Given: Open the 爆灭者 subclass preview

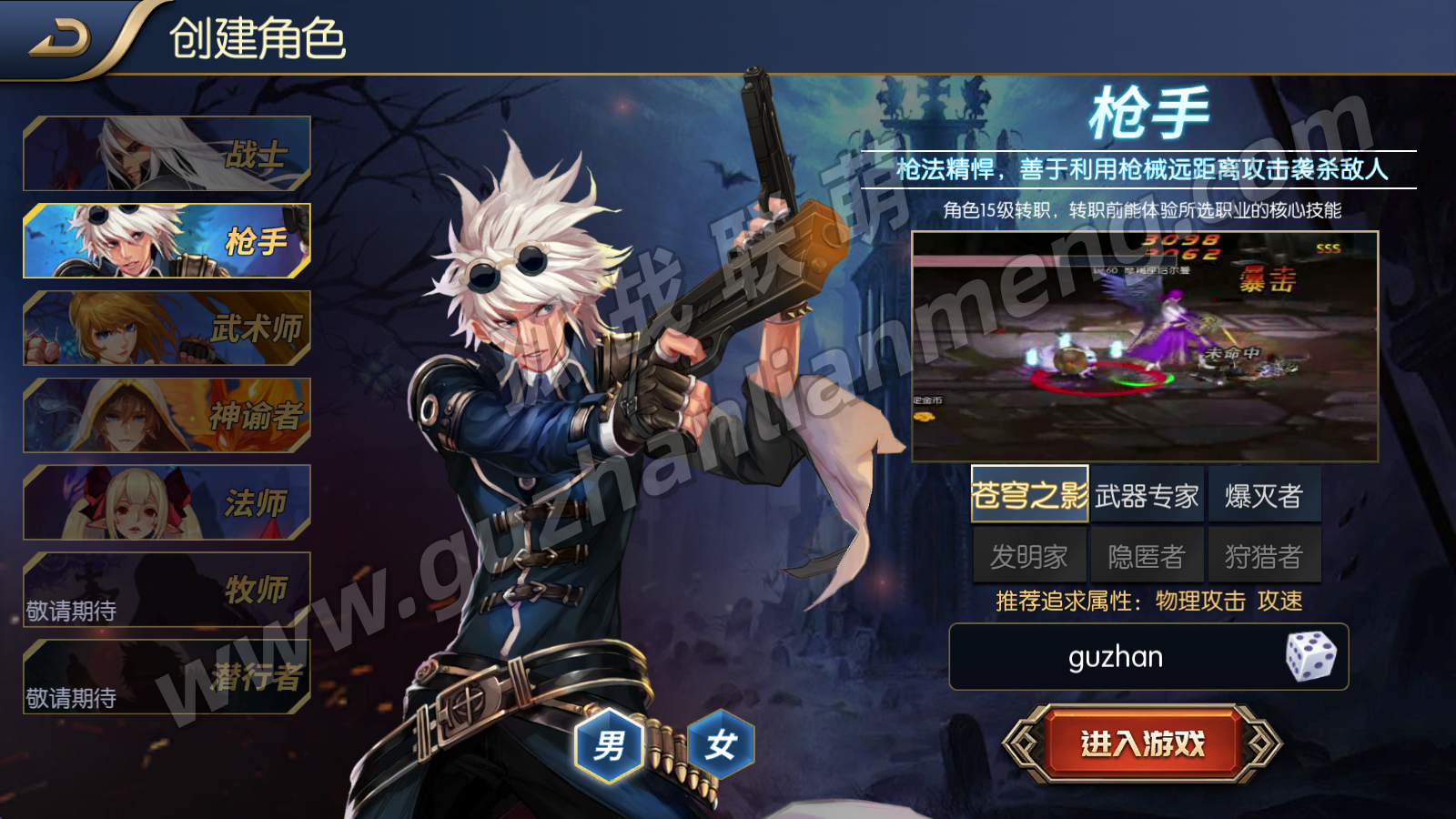Looking at the screenshot, I should pos(1264,495).
